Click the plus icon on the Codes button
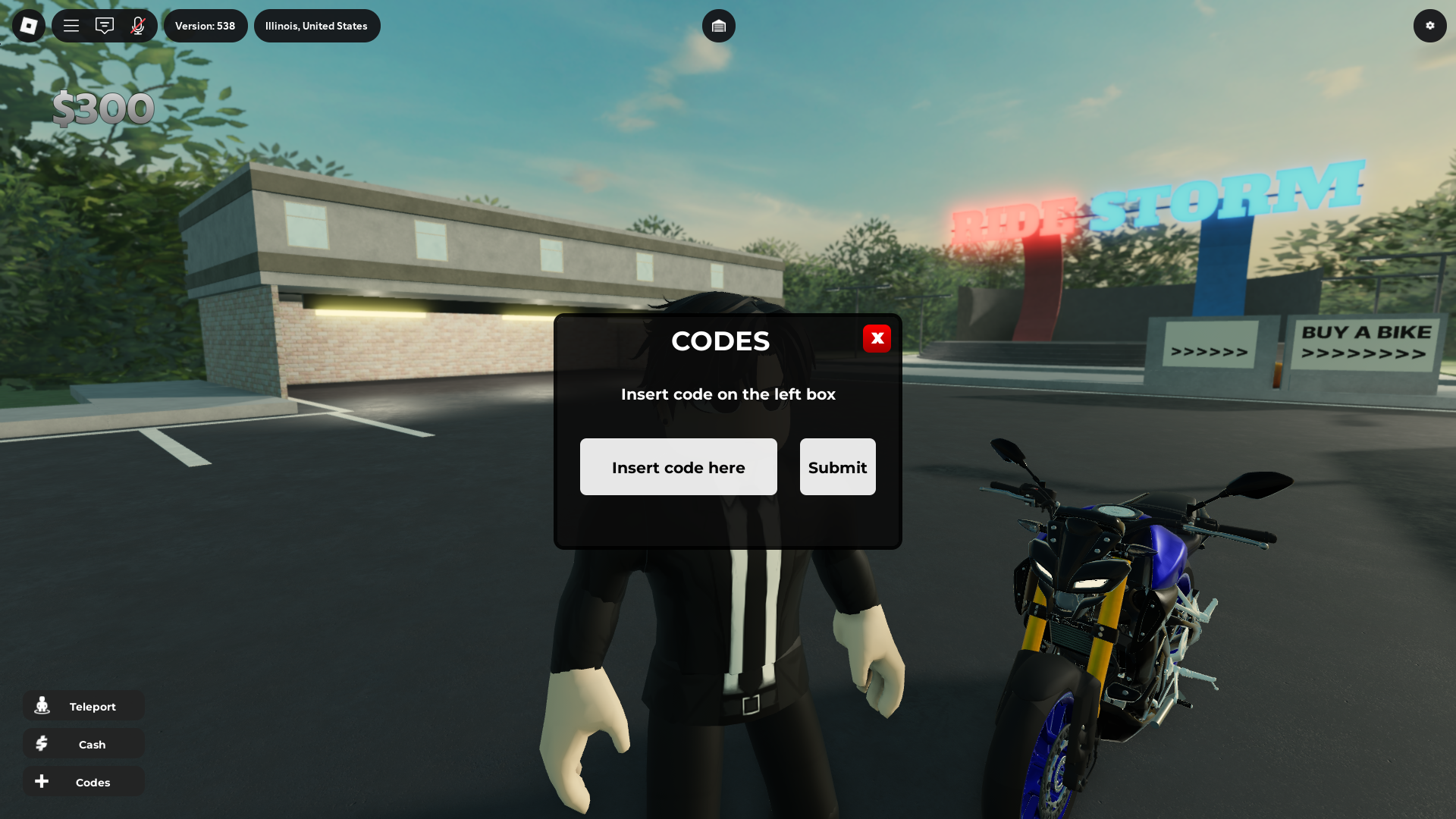1456x819 pixels. pyautogui.click(x=42, y=781)
